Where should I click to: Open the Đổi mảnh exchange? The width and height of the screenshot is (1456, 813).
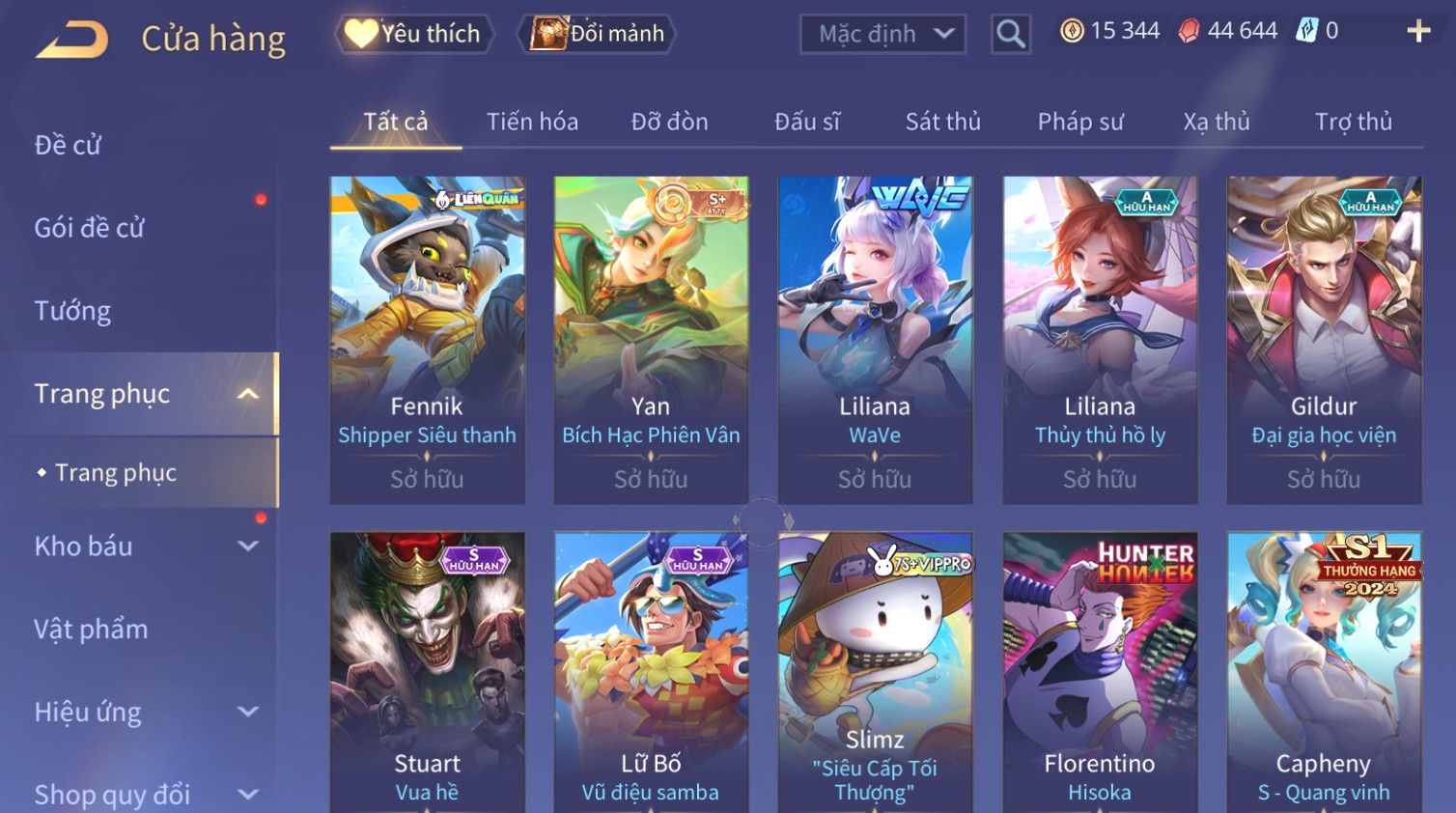click(x=598, y=34)
